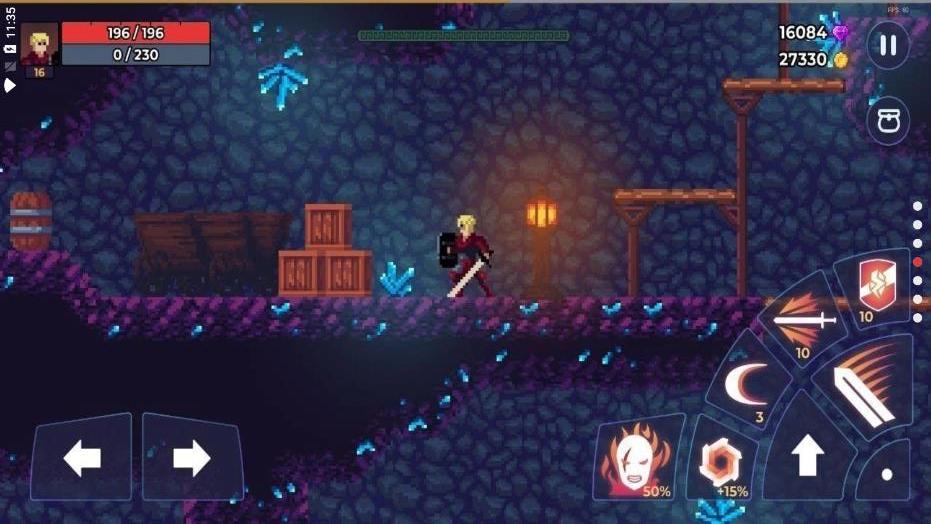Tap the small dot action button
The image size is (931, 524).
(x=887, y=474)
